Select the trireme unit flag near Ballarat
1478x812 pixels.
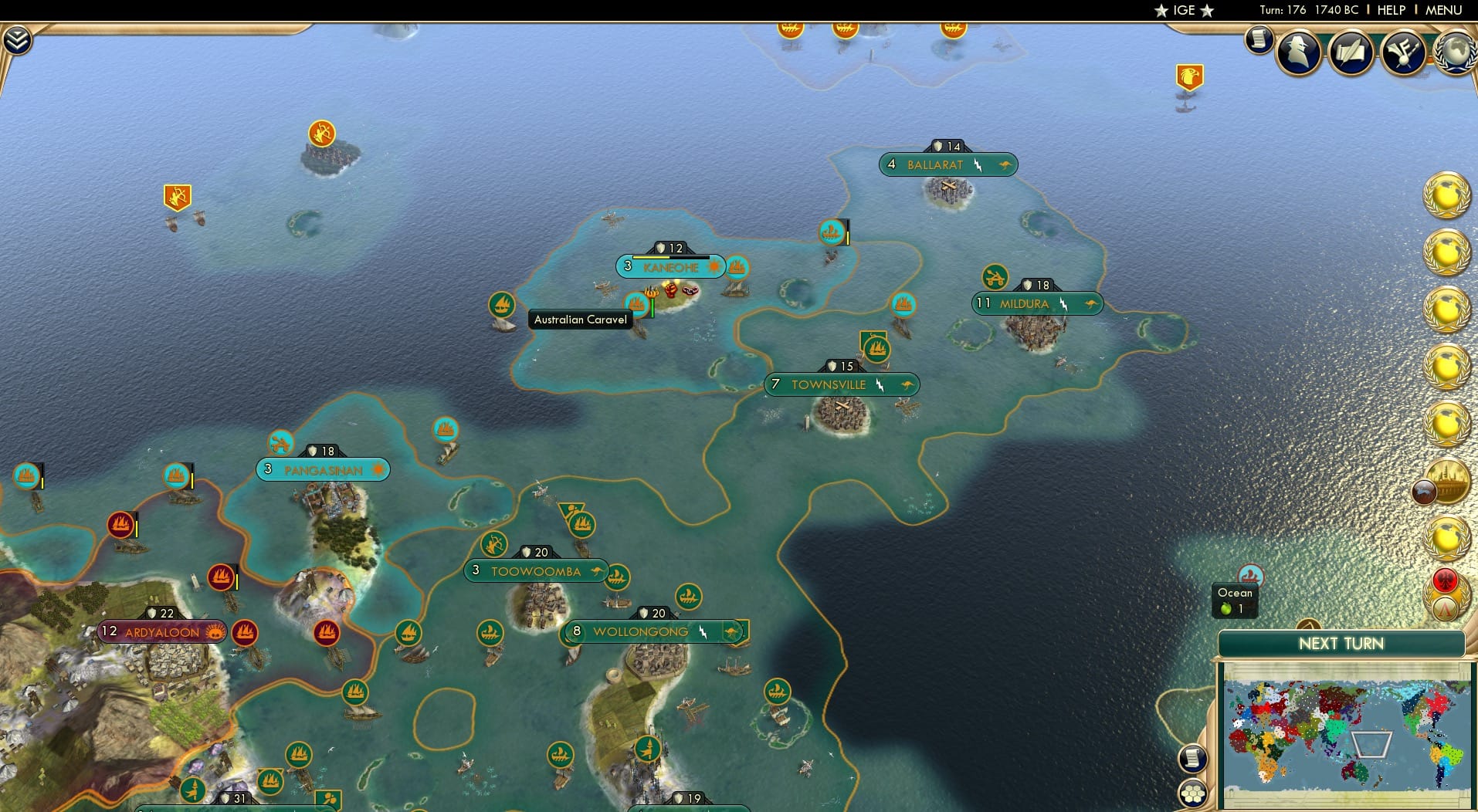click(832, 230)
